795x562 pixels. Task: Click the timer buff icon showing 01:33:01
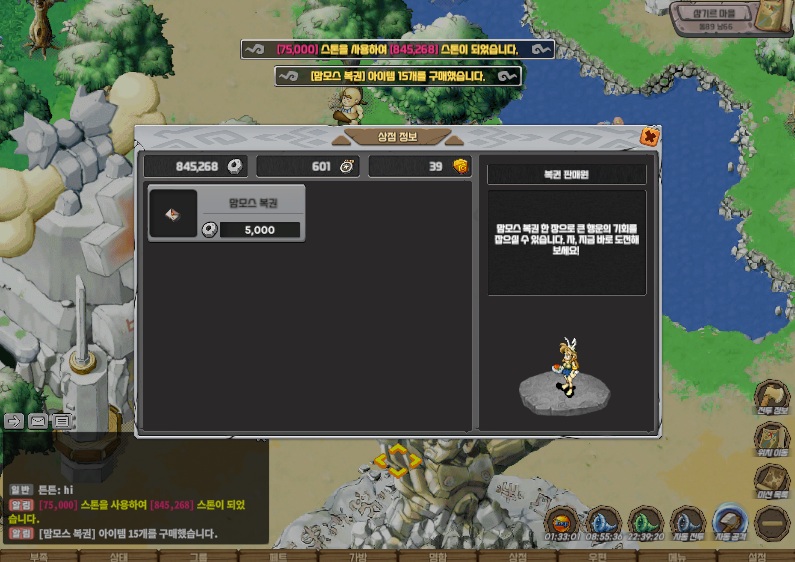(562, 522)
